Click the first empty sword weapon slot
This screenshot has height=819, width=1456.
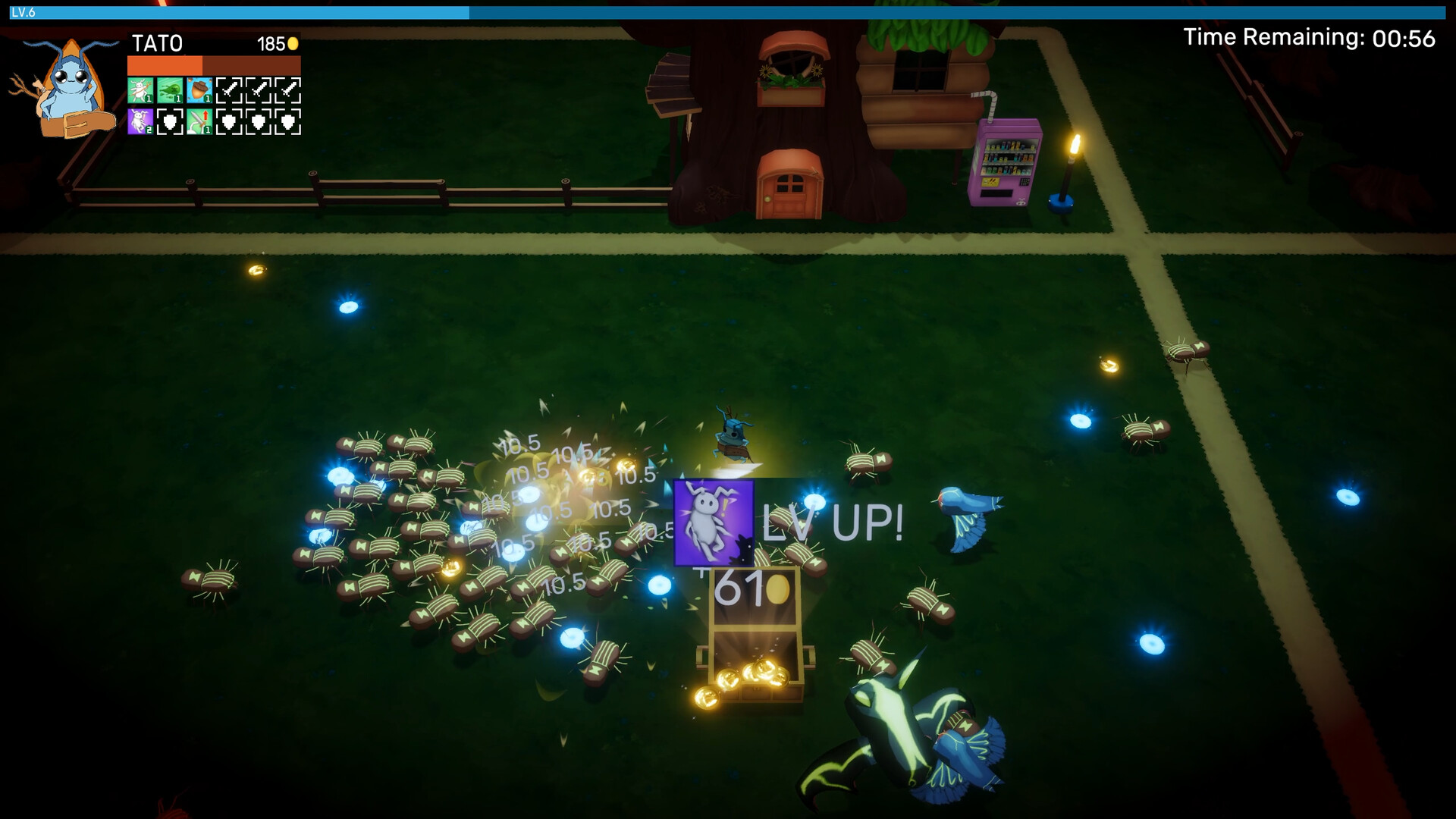230,89
